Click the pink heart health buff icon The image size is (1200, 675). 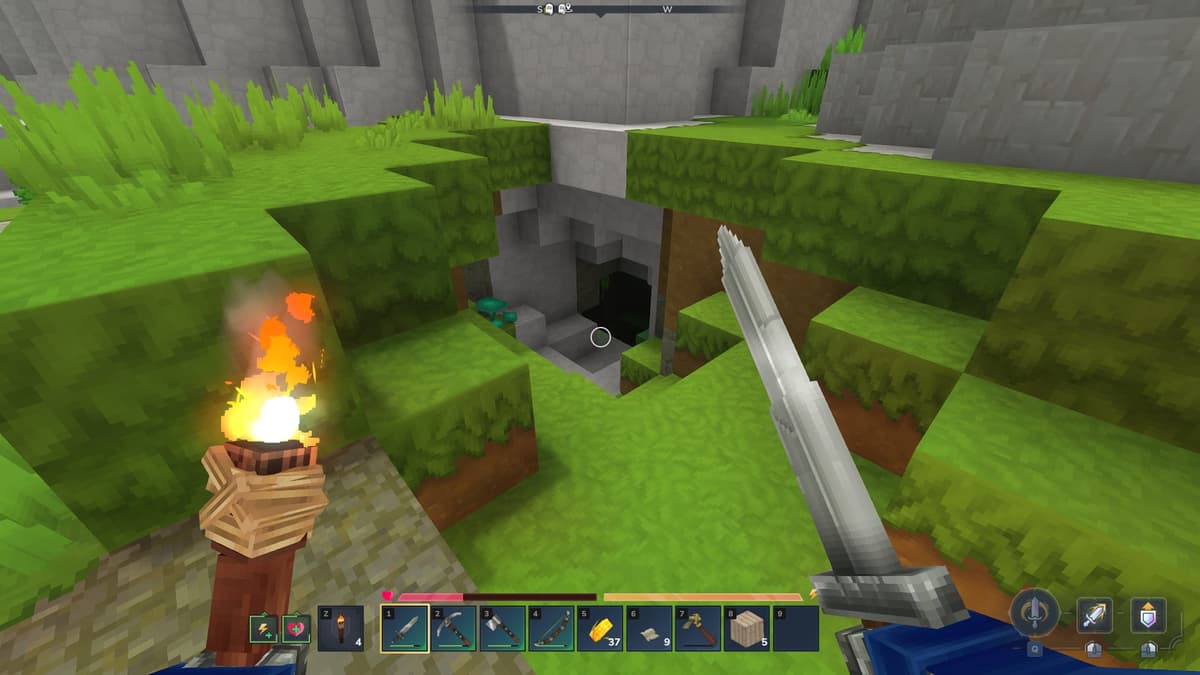295,629
